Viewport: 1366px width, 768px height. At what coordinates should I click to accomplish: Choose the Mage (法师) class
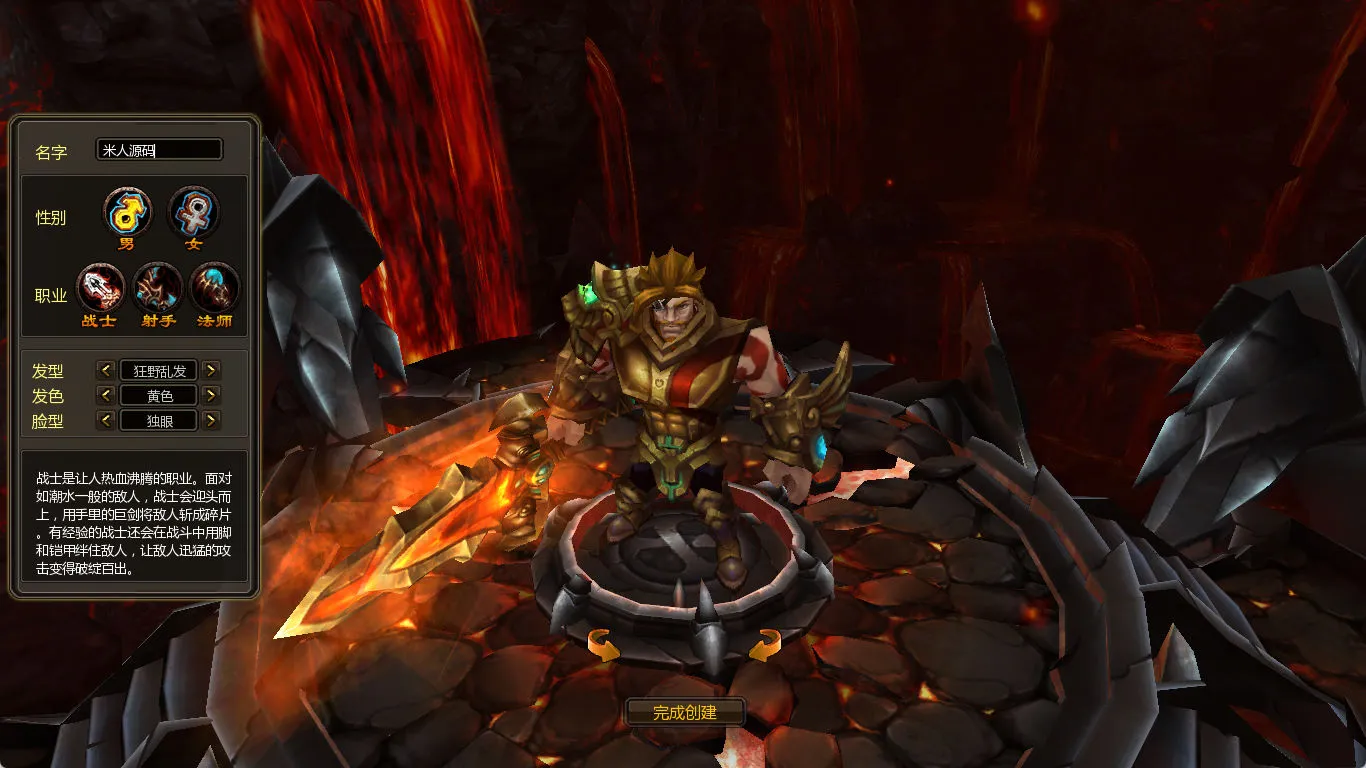215,288
